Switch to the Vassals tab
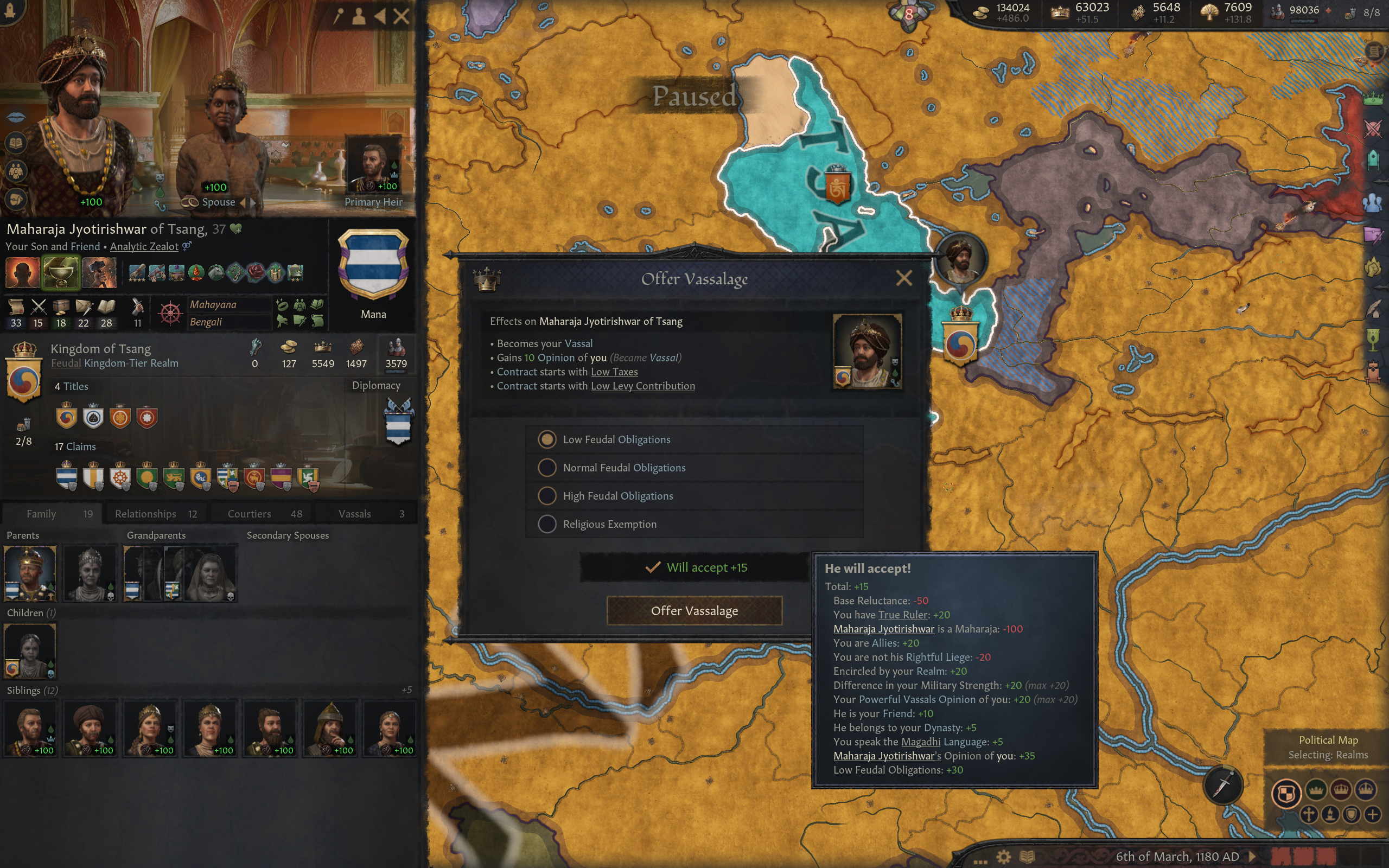The image size is (1389, 868). point(367,514)
